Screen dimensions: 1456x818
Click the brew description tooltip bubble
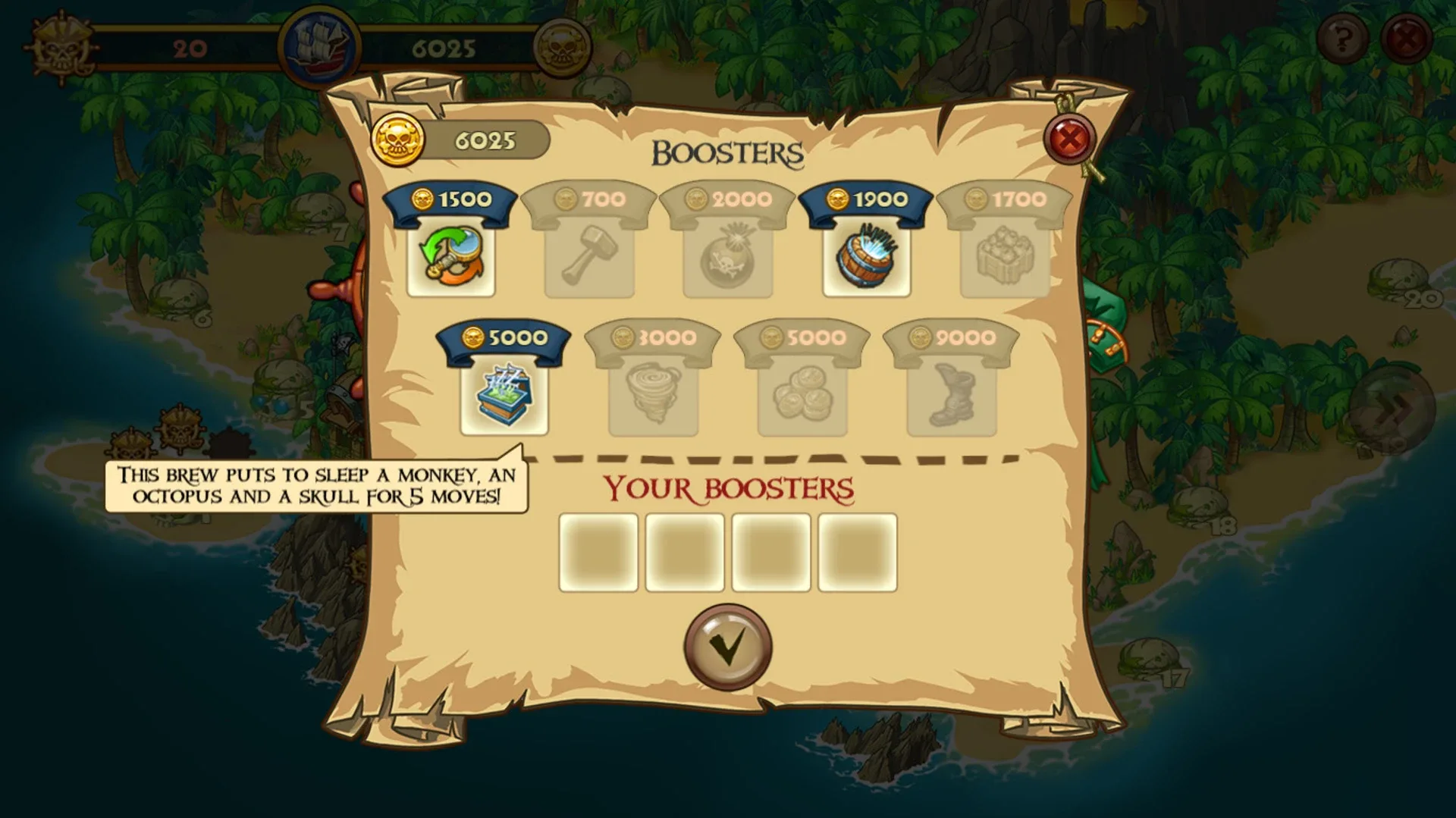click(317, 485)
